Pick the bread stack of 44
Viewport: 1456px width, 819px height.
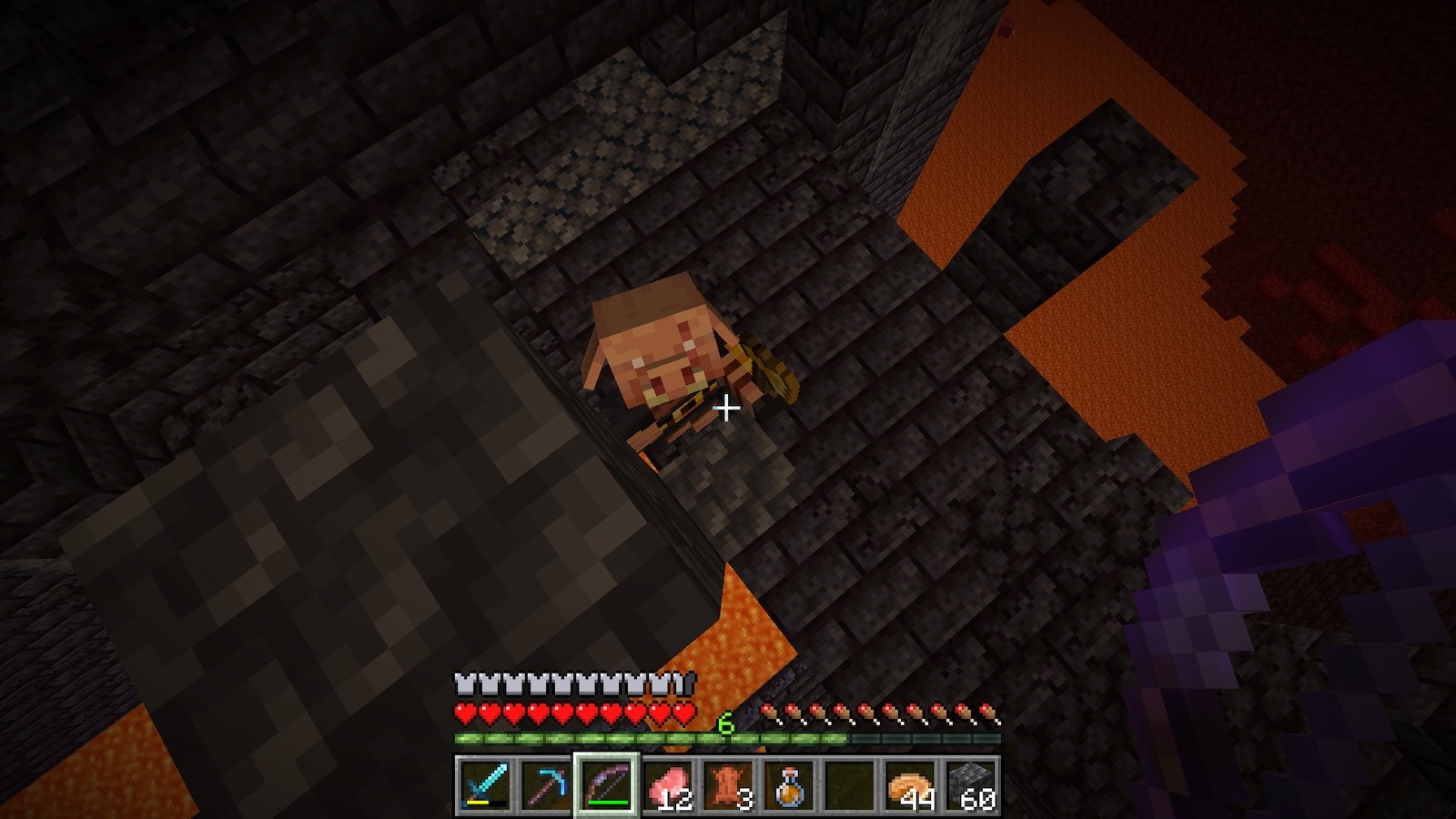tap(910, 784)
